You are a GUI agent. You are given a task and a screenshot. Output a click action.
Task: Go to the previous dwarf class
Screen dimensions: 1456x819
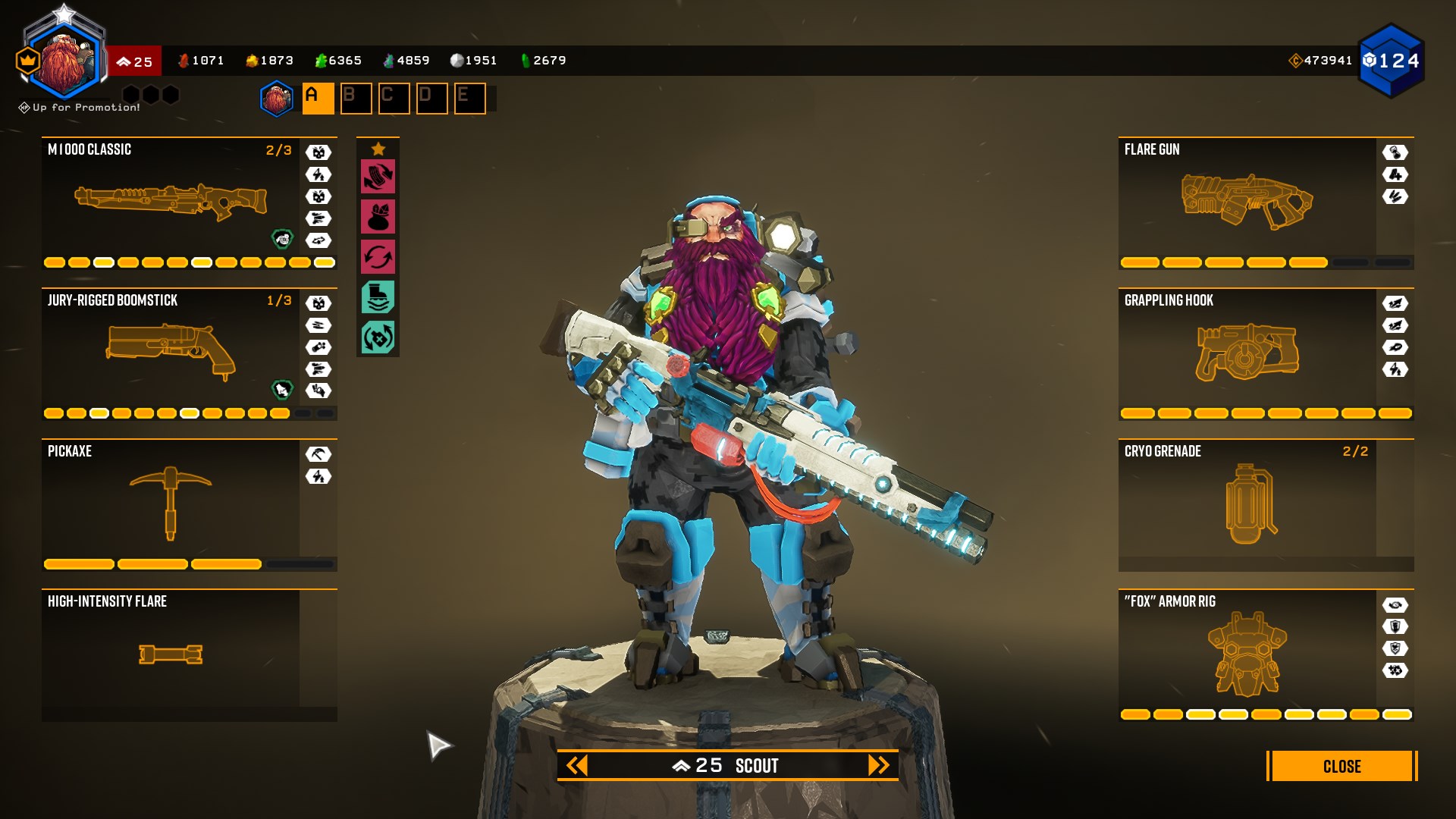[x=577, y=766]
